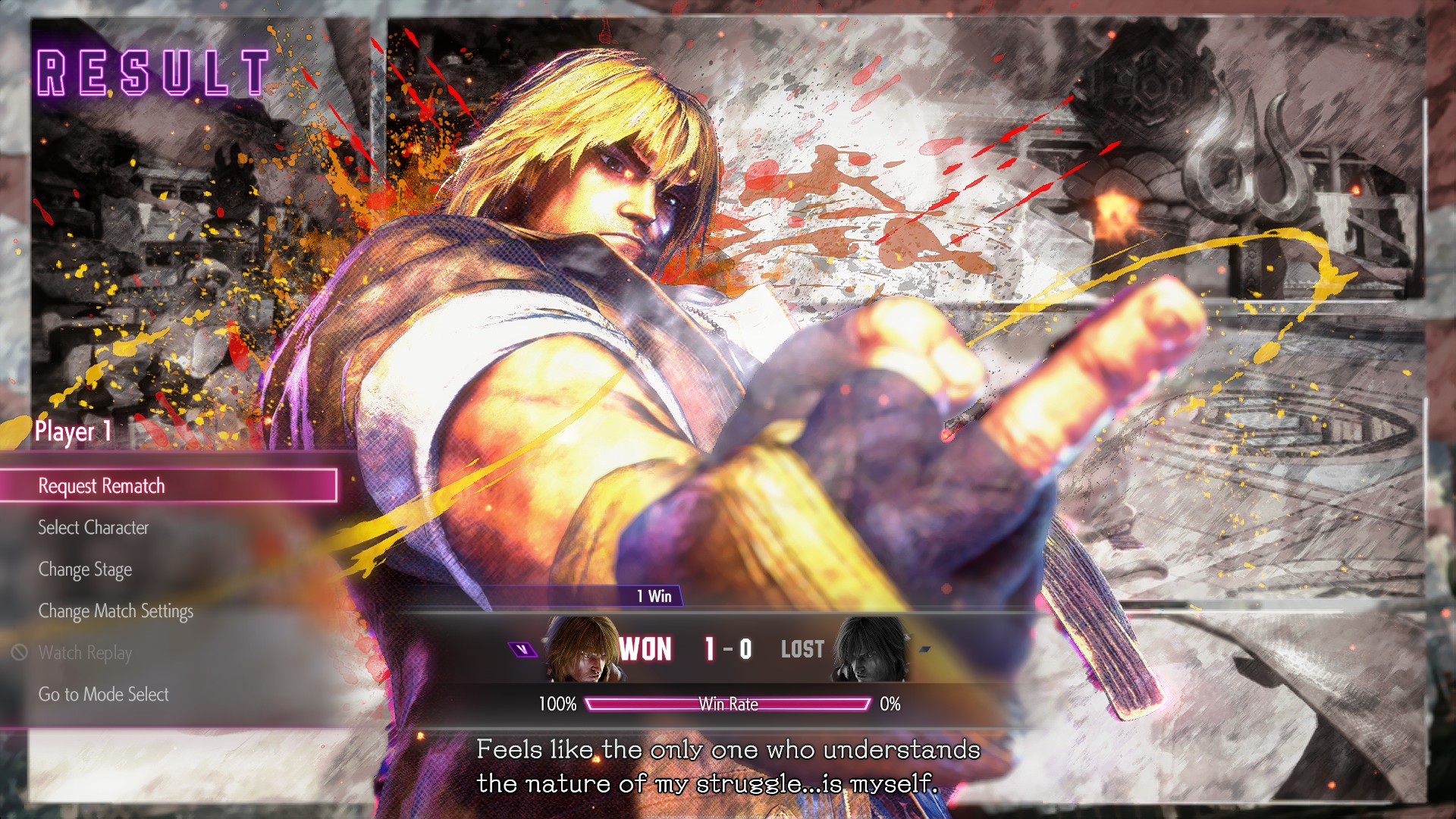Open the Select Character screen
Screen dimensions: 1456x819
coord(93,528)
